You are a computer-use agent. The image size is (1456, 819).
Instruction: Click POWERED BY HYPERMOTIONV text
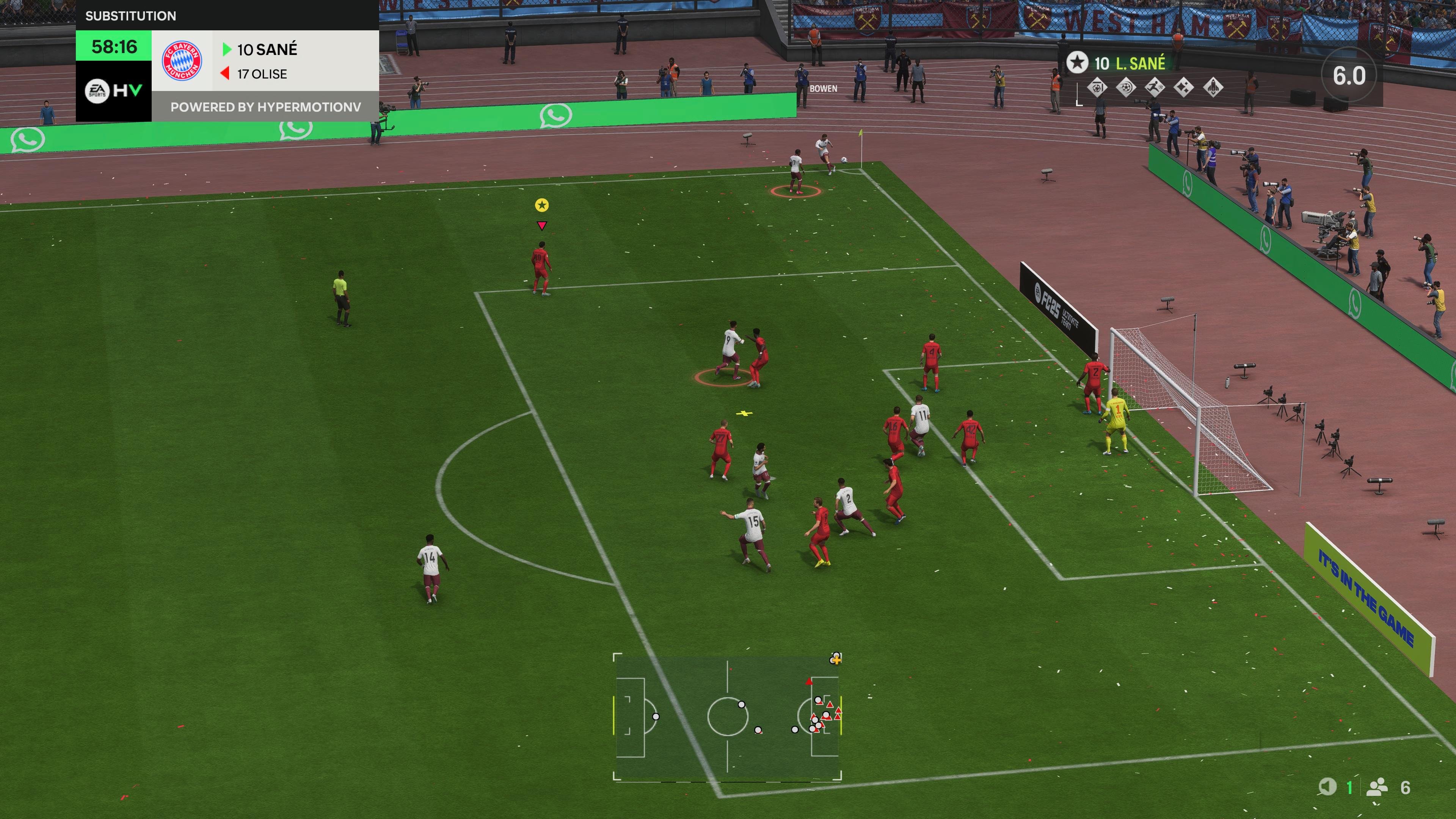pyautogui.click(x=267, y=107)
